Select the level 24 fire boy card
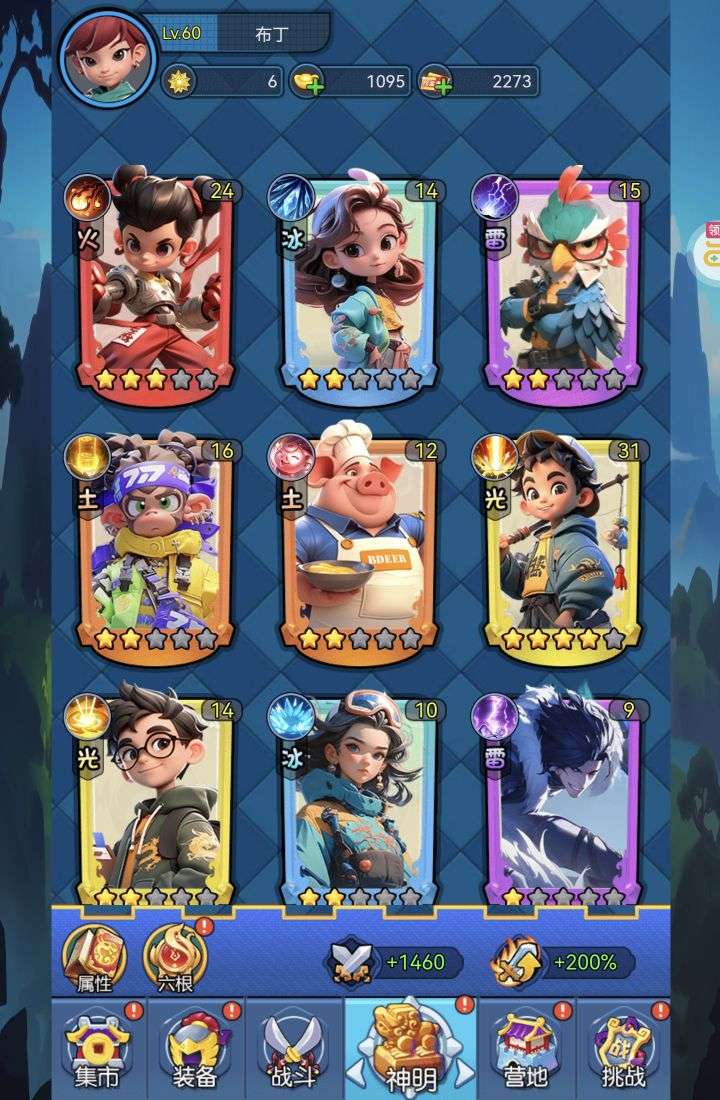Viewport: 720px width, 1100px height. pos(155,285)
